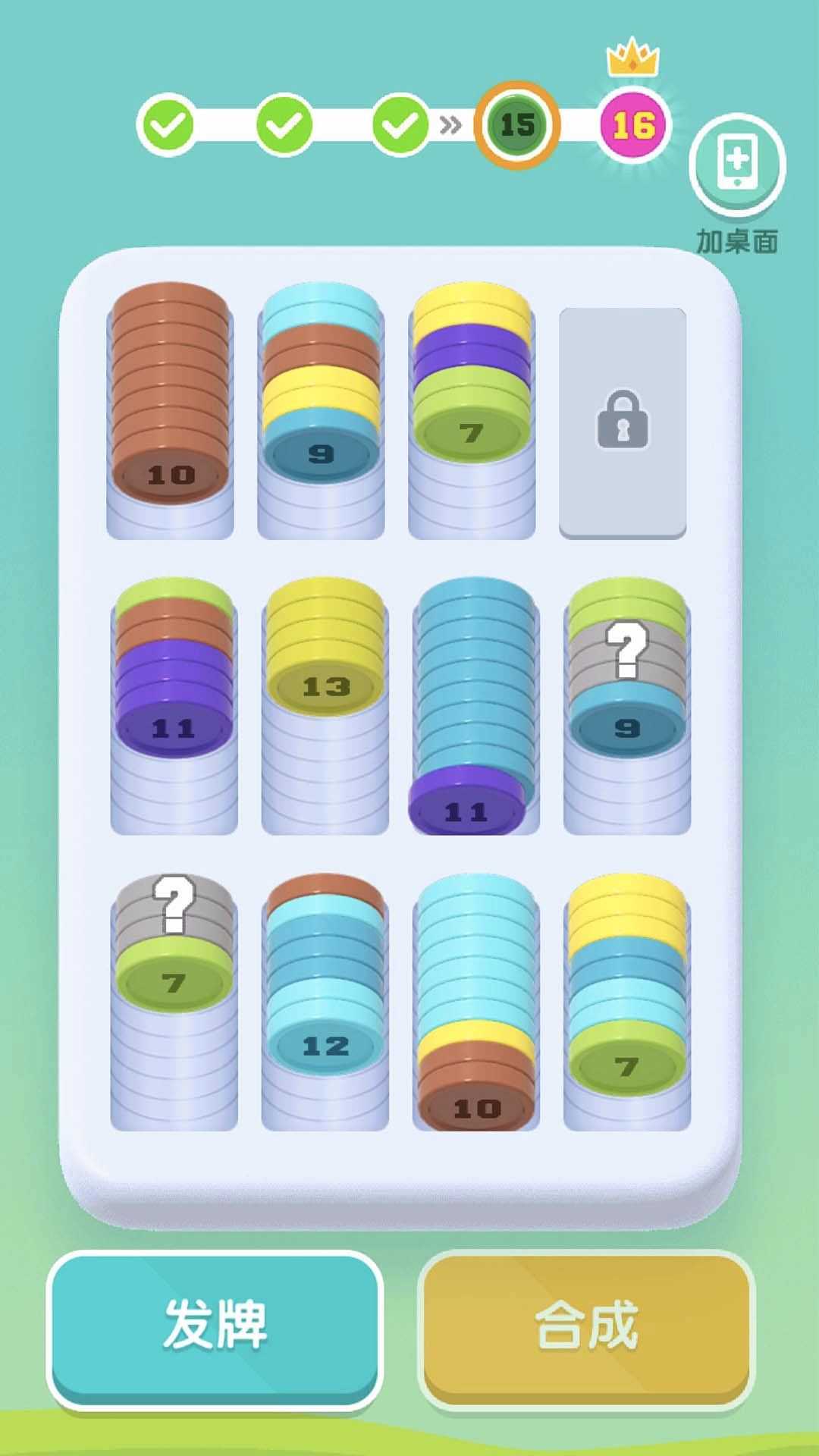Pick the tall blue stack with purple 11
This screenshot has width=819, height=1456.
475,705
